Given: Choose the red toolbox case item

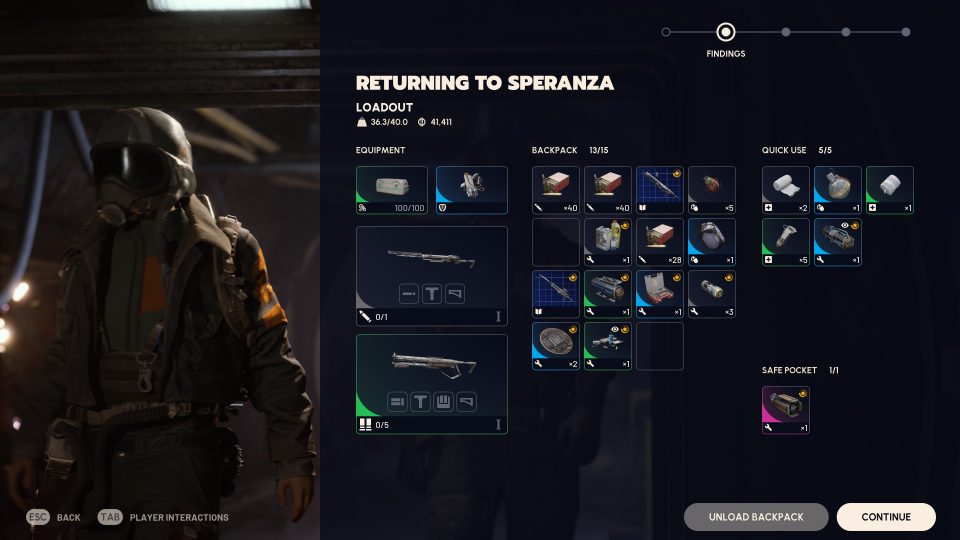Looking at the screenshot, I should coord(659,294).
